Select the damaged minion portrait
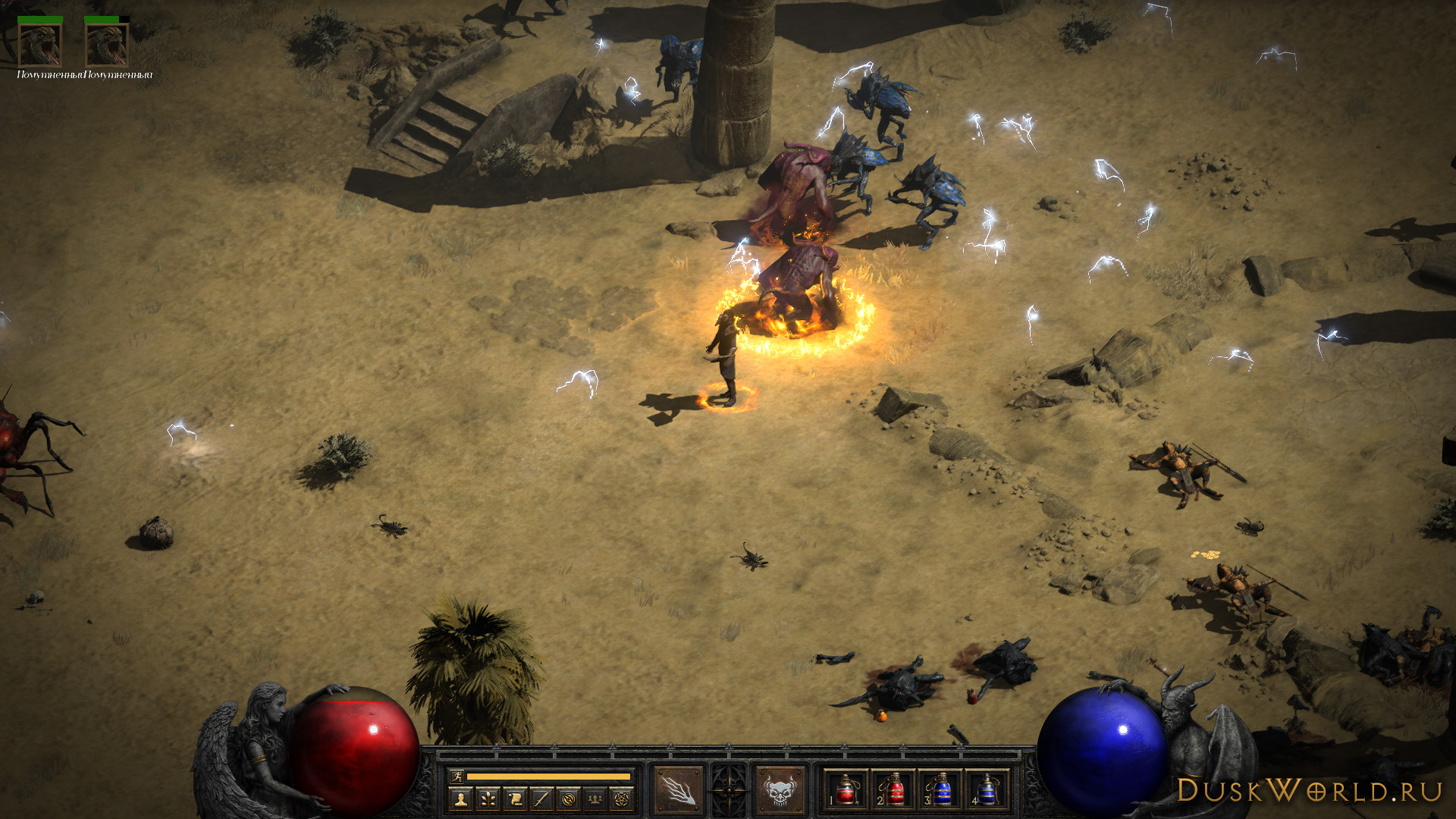Viewport: 1456px width, 819px height. pyautogui.click(x=107, y=45)
